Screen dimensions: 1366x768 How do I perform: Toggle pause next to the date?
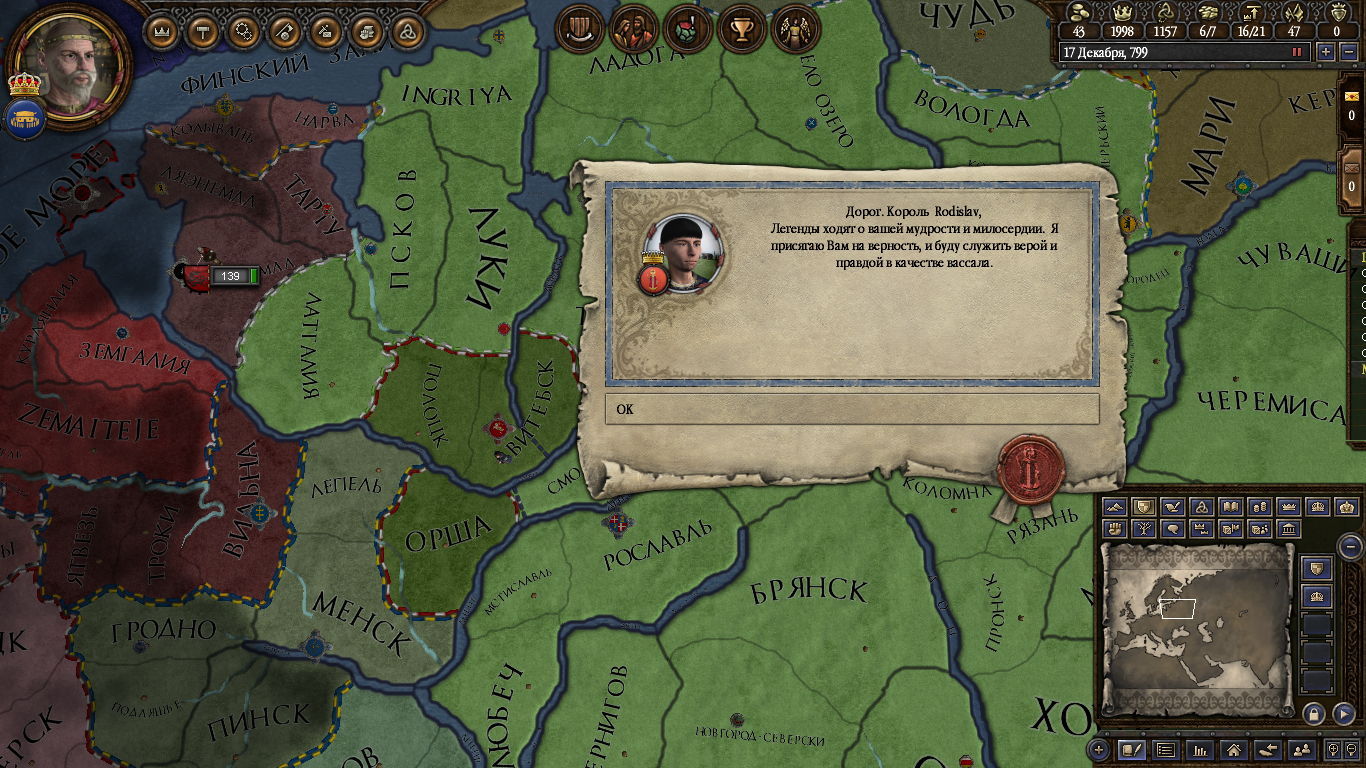pyautogui.click(x=1298, y=52)
